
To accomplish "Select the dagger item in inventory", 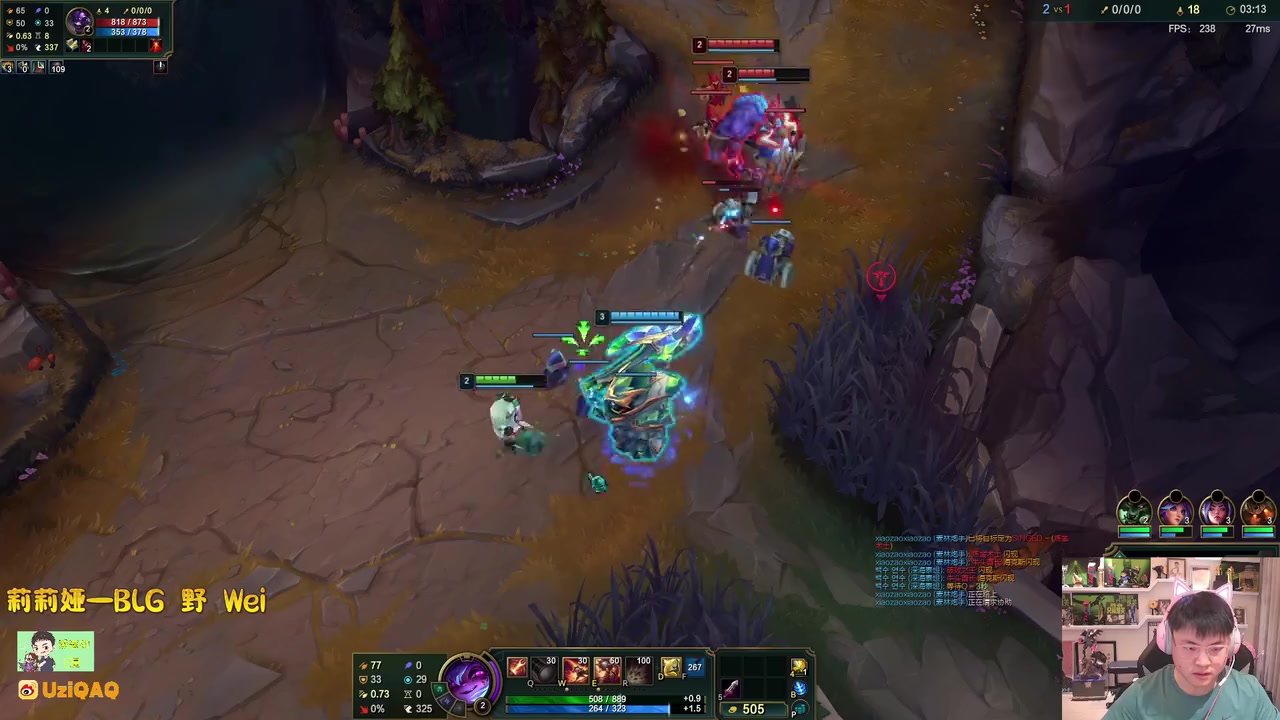I will (731, 688).
